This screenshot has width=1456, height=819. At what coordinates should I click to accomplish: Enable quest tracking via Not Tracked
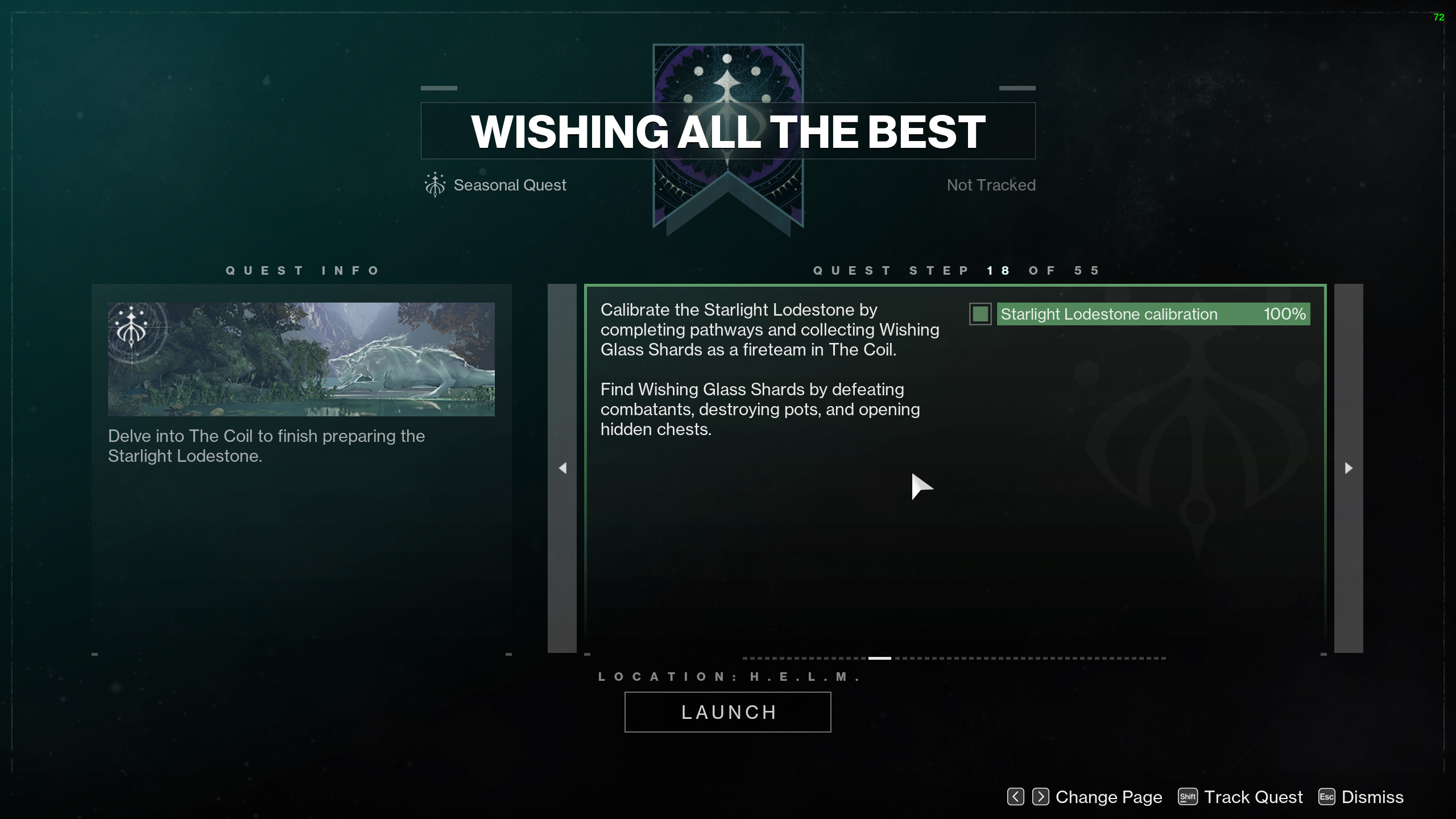click(991, 184)
